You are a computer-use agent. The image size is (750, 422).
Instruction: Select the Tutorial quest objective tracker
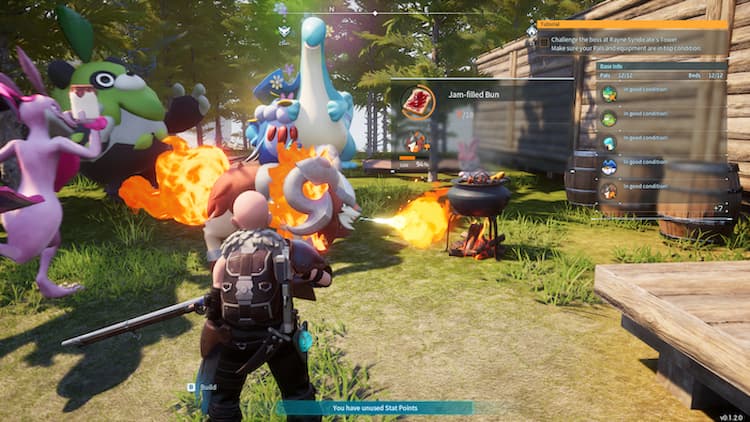[633, 24]
